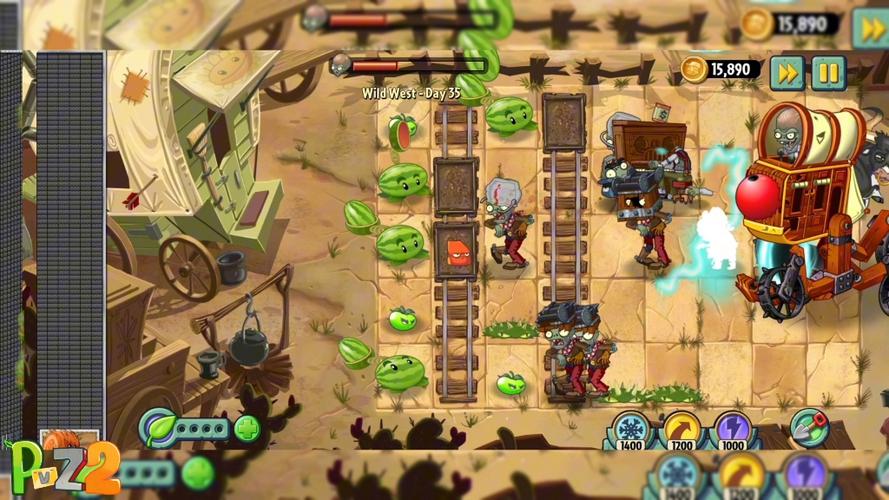Use the Power Toss arrow power-up
The width and height of the screenshot is (889, 500).
point(683,430)
